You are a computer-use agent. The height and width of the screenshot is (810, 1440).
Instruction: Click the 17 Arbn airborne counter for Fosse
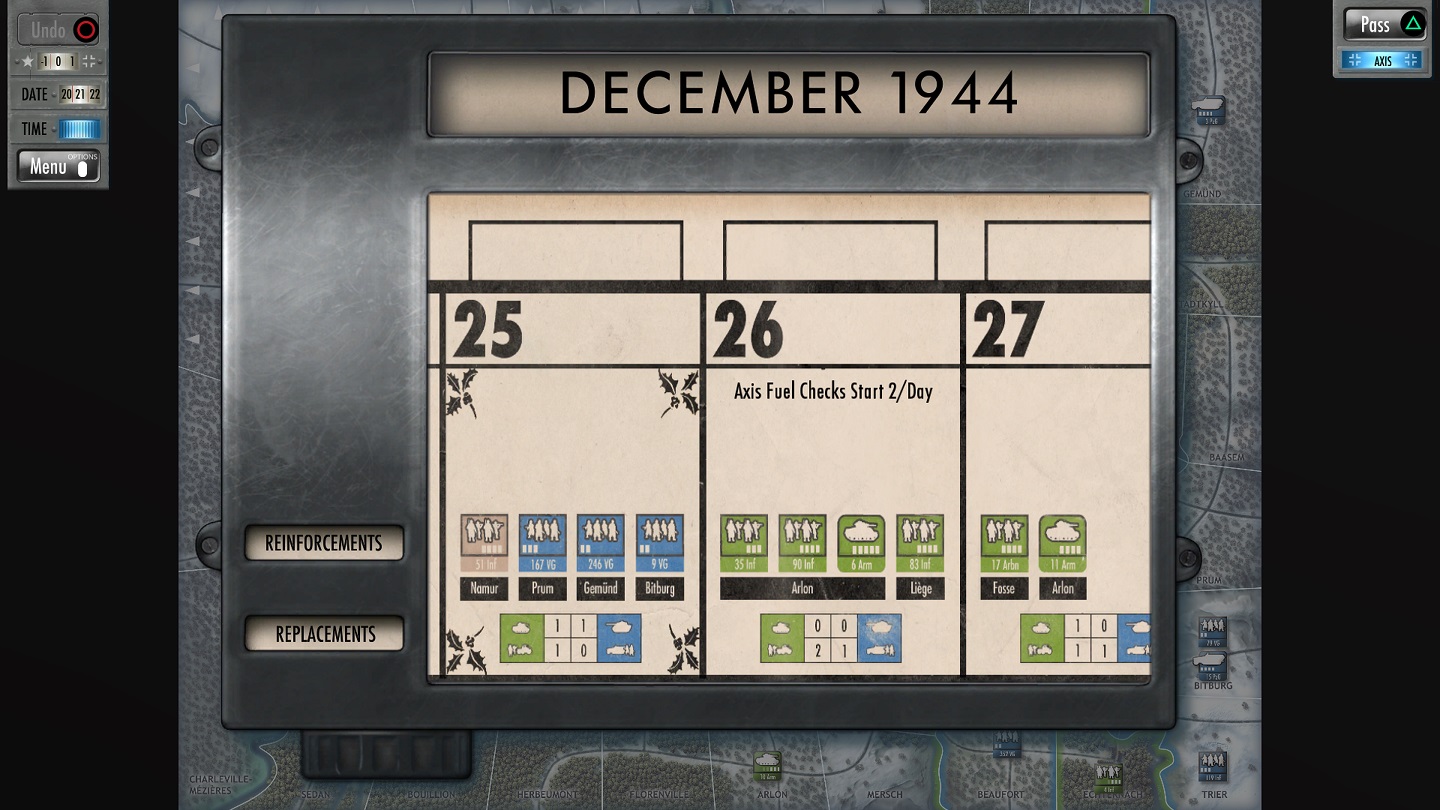coord(1003,540)
